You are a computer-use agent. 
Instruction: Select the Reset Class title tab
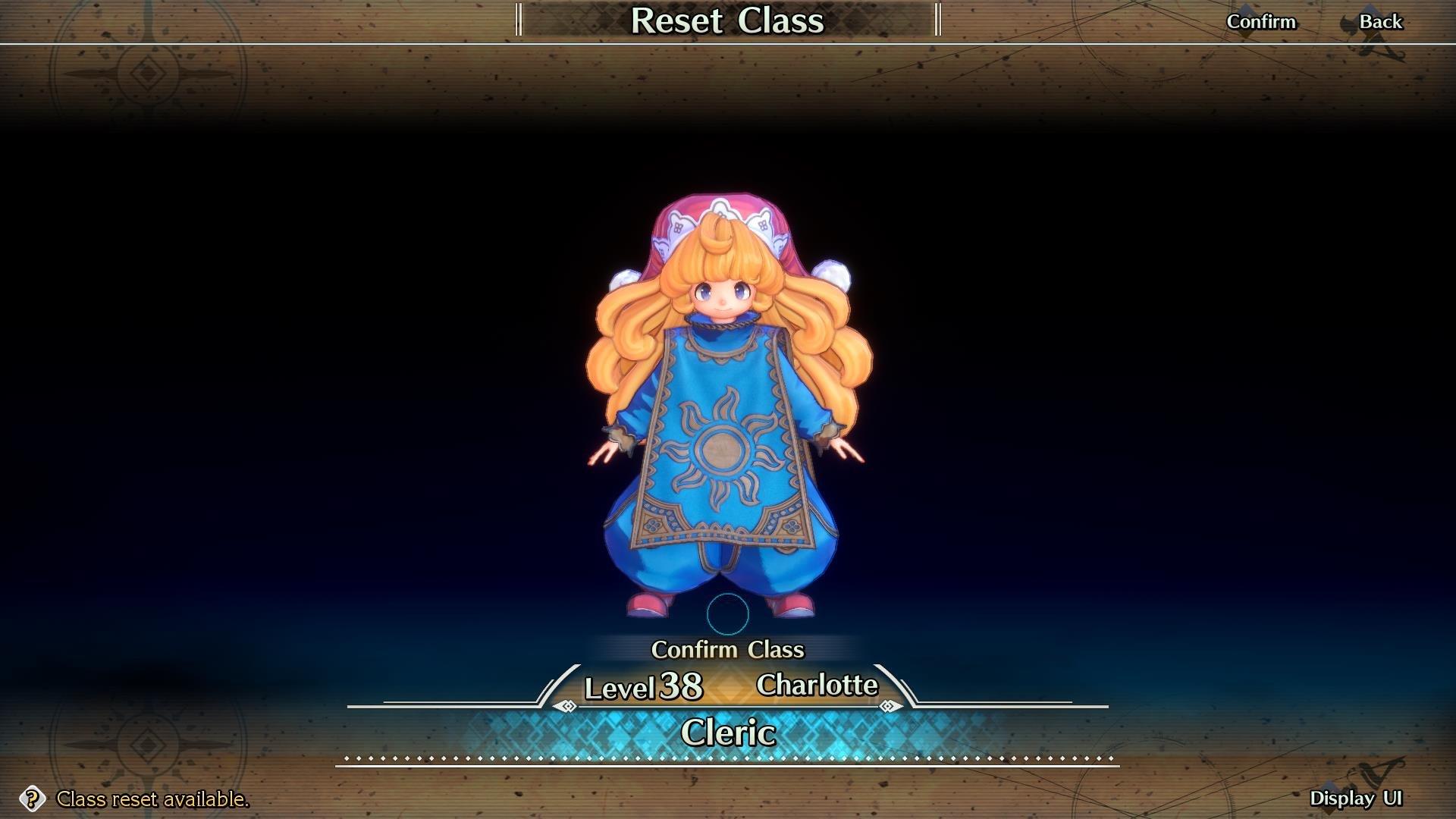728,21
